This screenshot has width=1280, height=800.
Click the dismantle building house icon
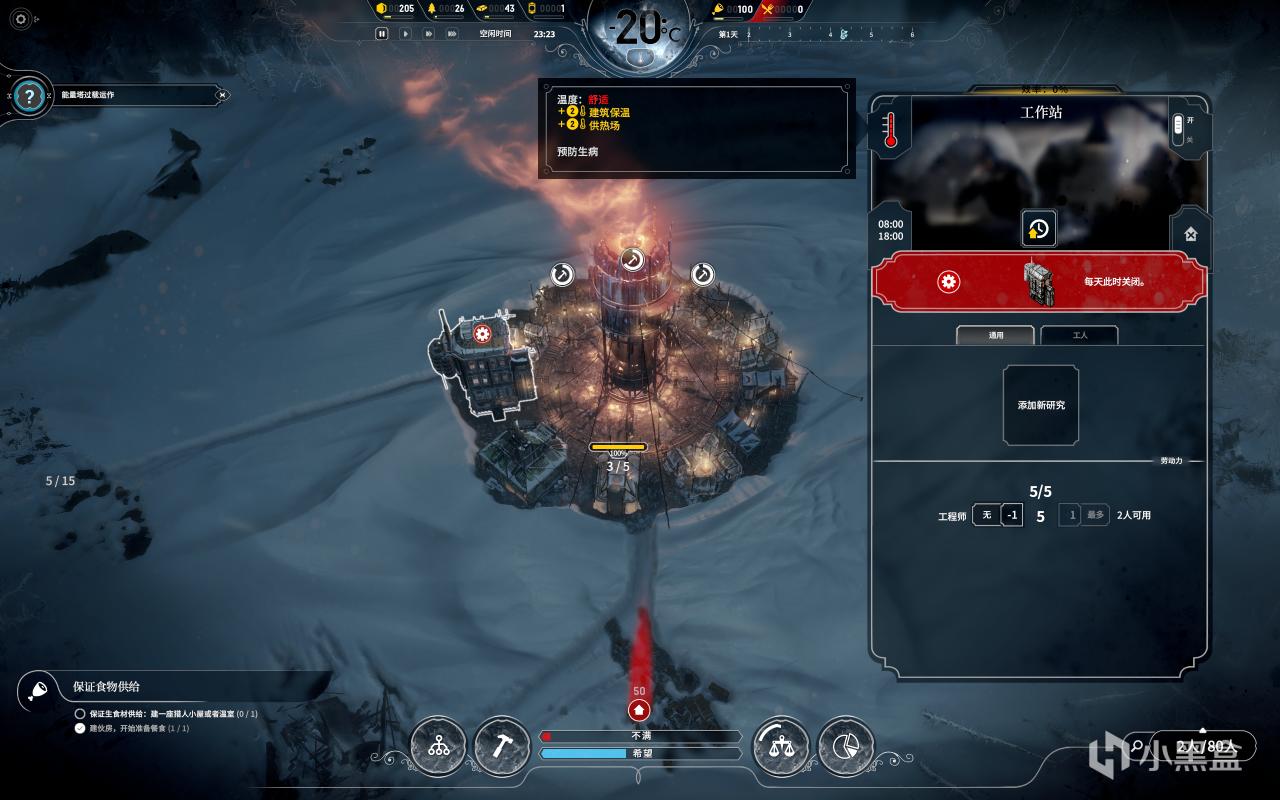pyautogui.click(x=1190, y=234)
